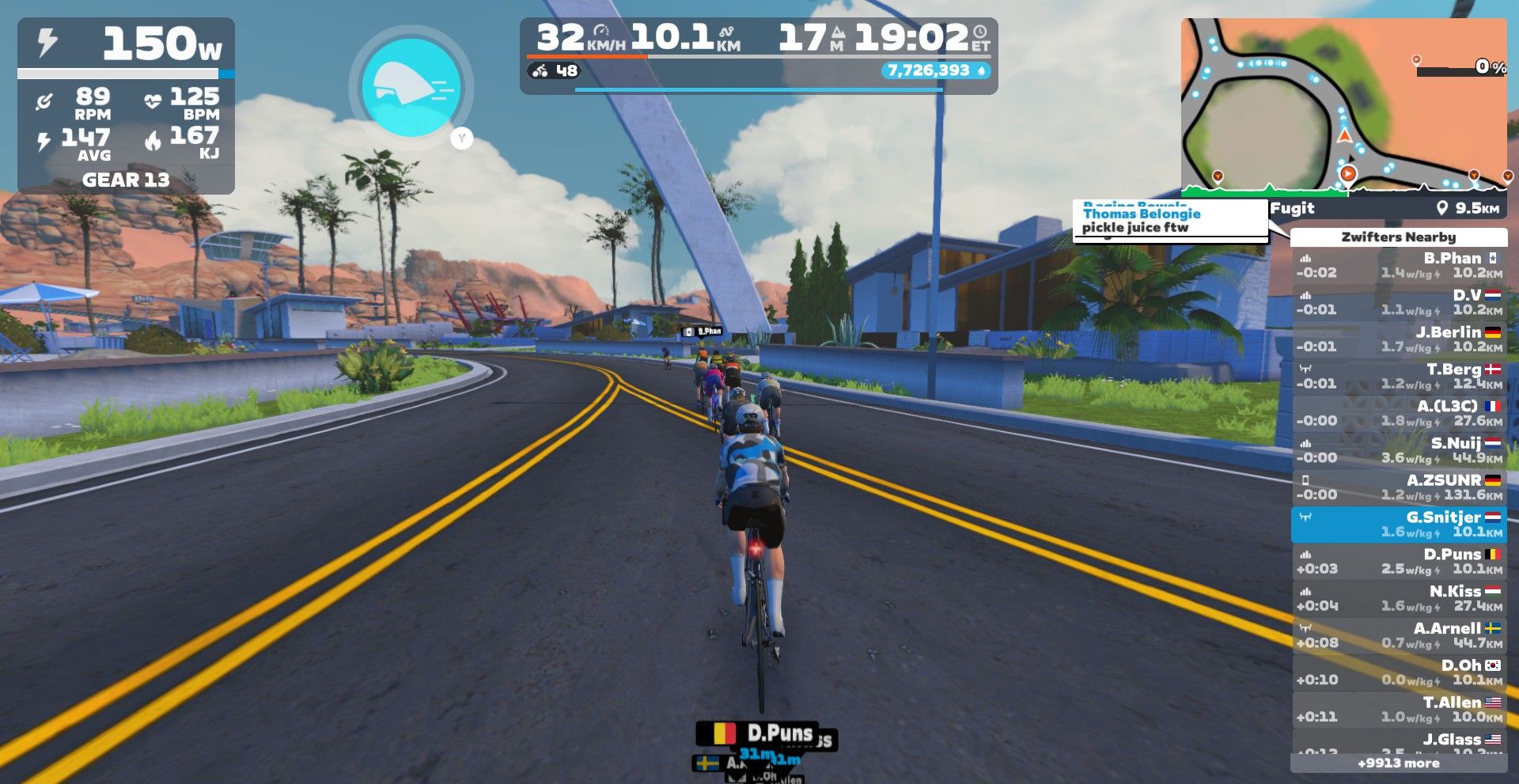Select the highlighted G.Snitjer row
This screenshot has width=1519, height=784.
[1398, 525]
